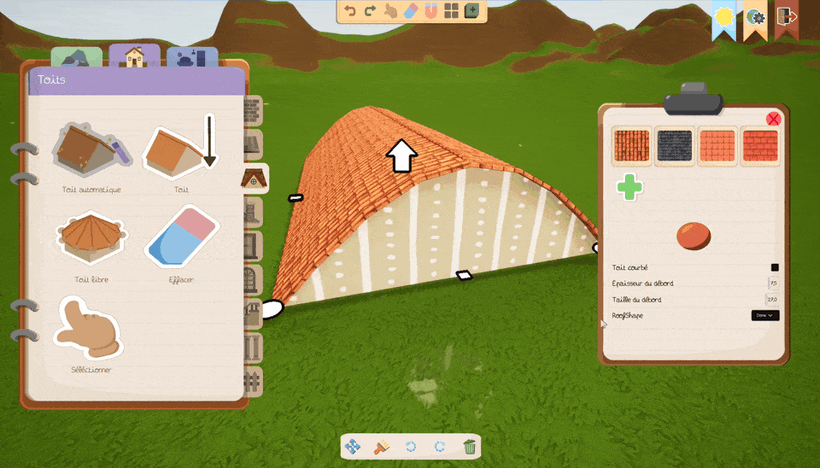Delete the roof with the trash can

tap(469, 447)
